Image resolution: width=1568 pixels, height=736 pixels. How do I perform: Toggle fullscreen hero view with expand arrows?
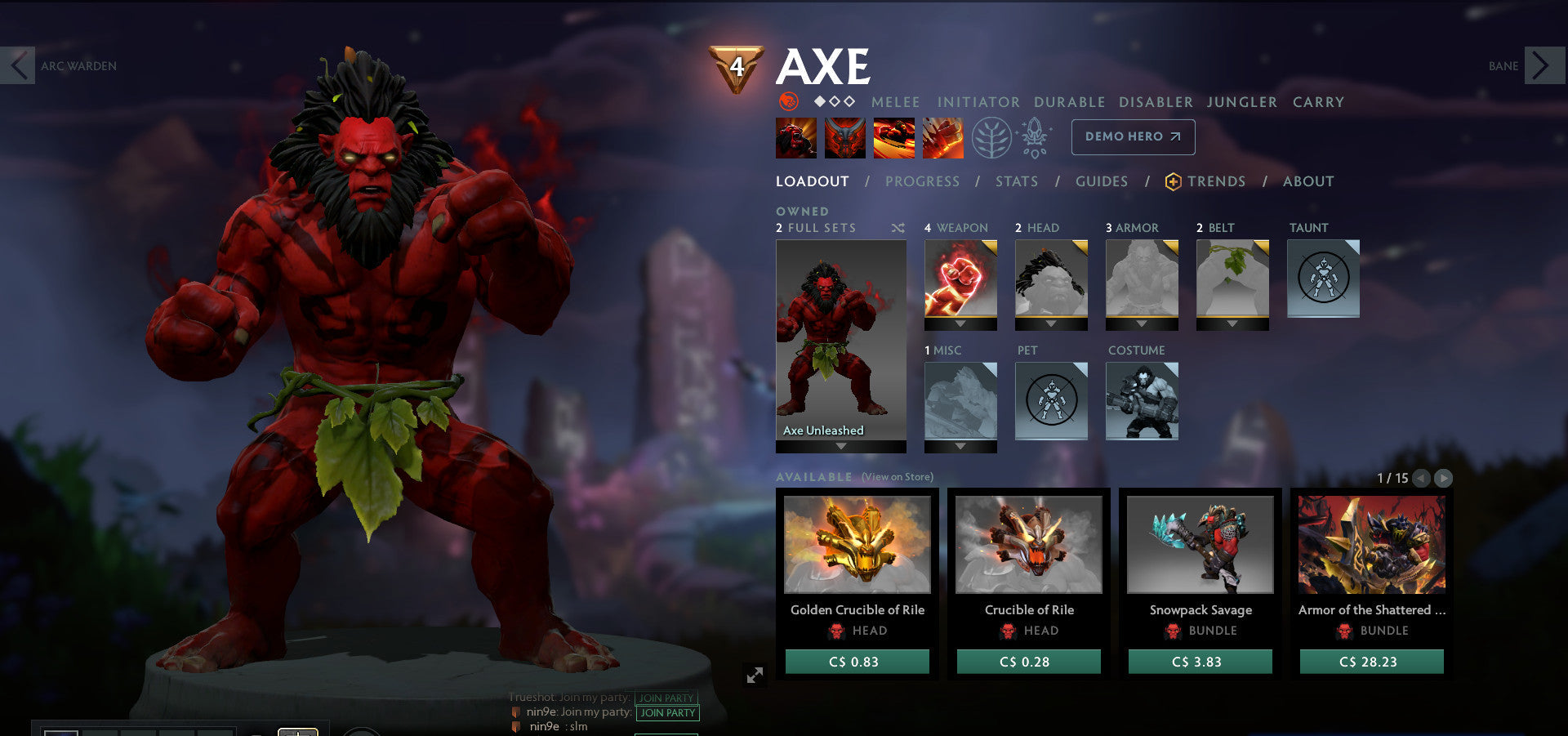(755, 674)
